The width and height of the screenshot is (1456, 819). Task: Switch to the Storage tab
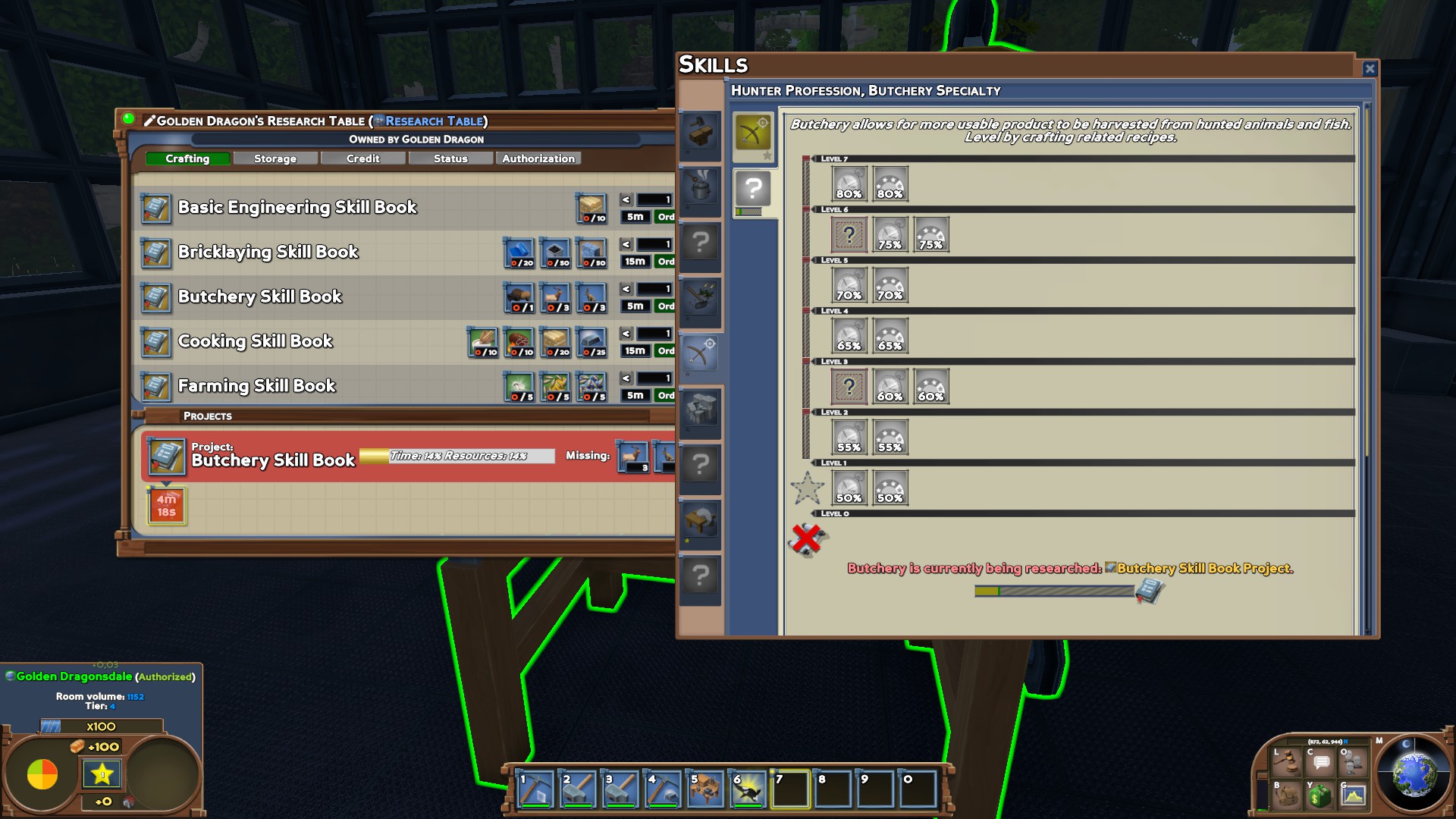275,158
